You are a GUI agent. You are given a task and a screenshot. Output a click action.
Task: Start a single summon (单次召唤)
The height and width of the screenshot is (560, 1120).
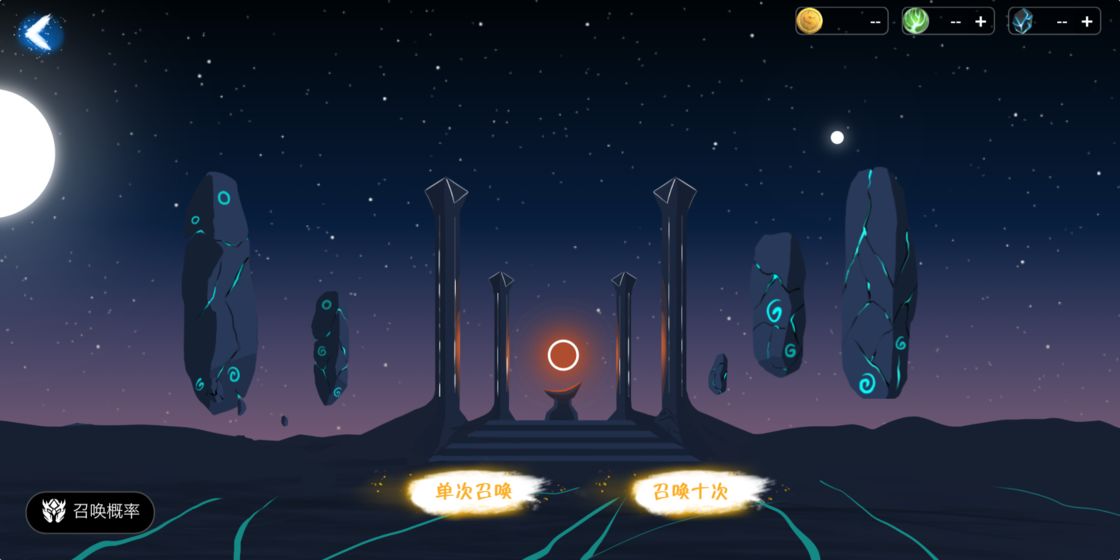pyautogui.click(x=474, y=491)
